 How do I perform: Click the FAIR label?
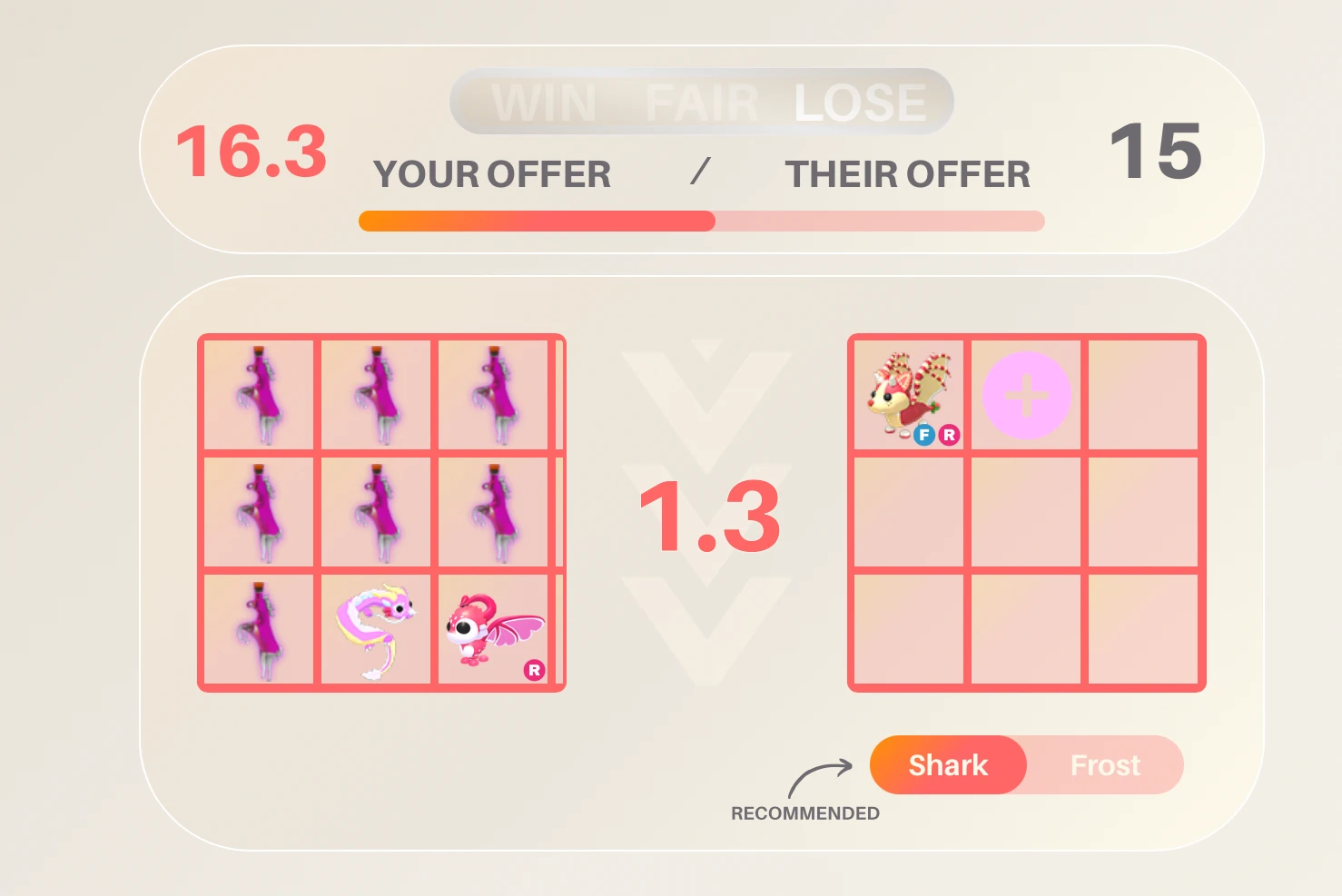703,102
